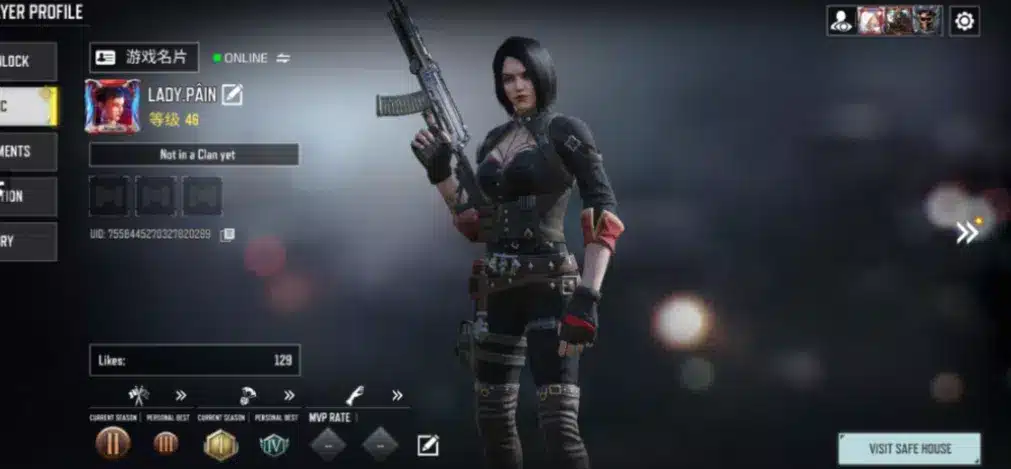Open the MVP Rate details arrow
The image size is (1011, 469).
coord(397,395)
